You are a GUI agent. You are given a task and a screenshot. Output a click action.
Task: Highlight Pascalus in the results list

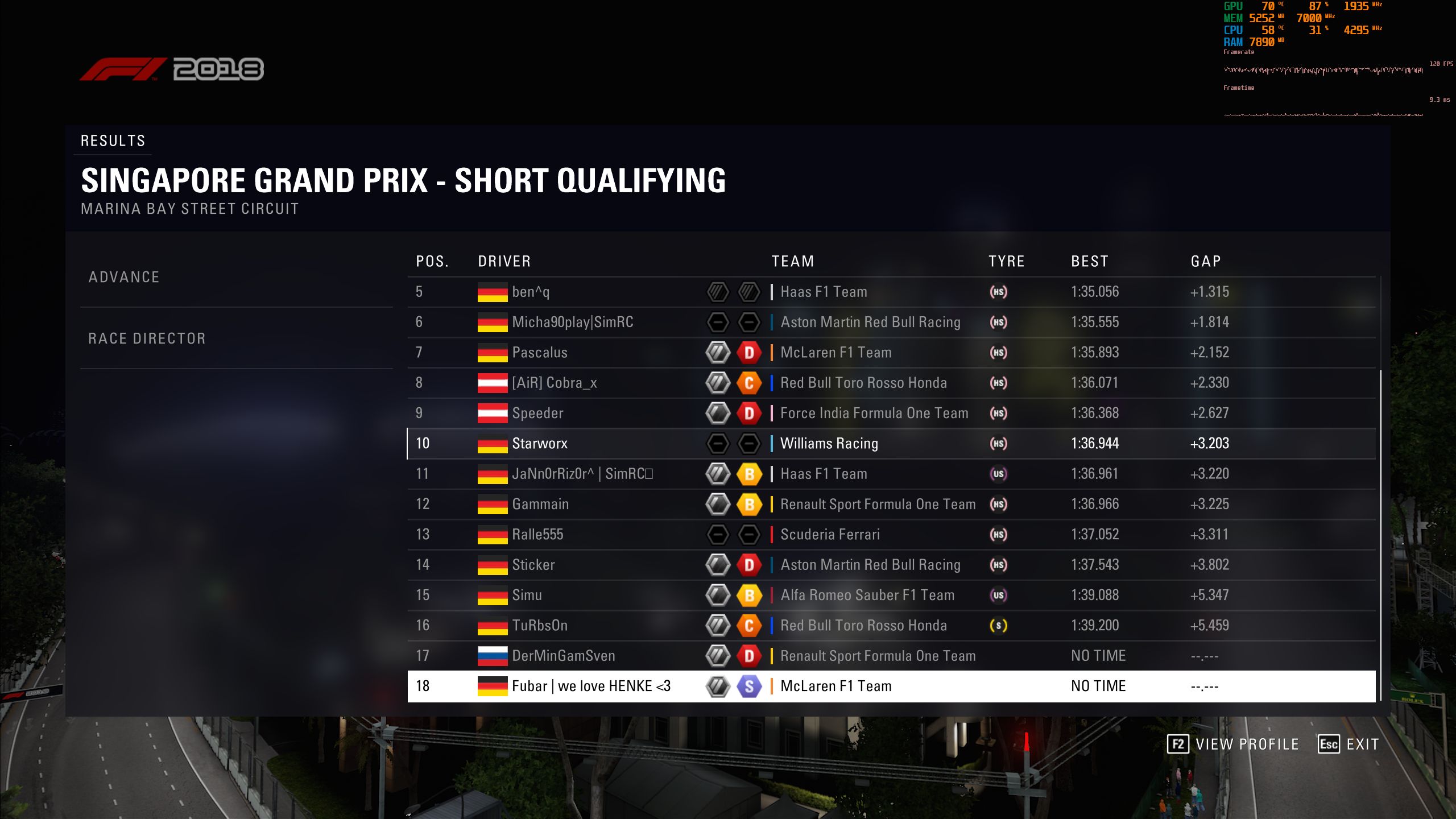click(x=891, y=353)
